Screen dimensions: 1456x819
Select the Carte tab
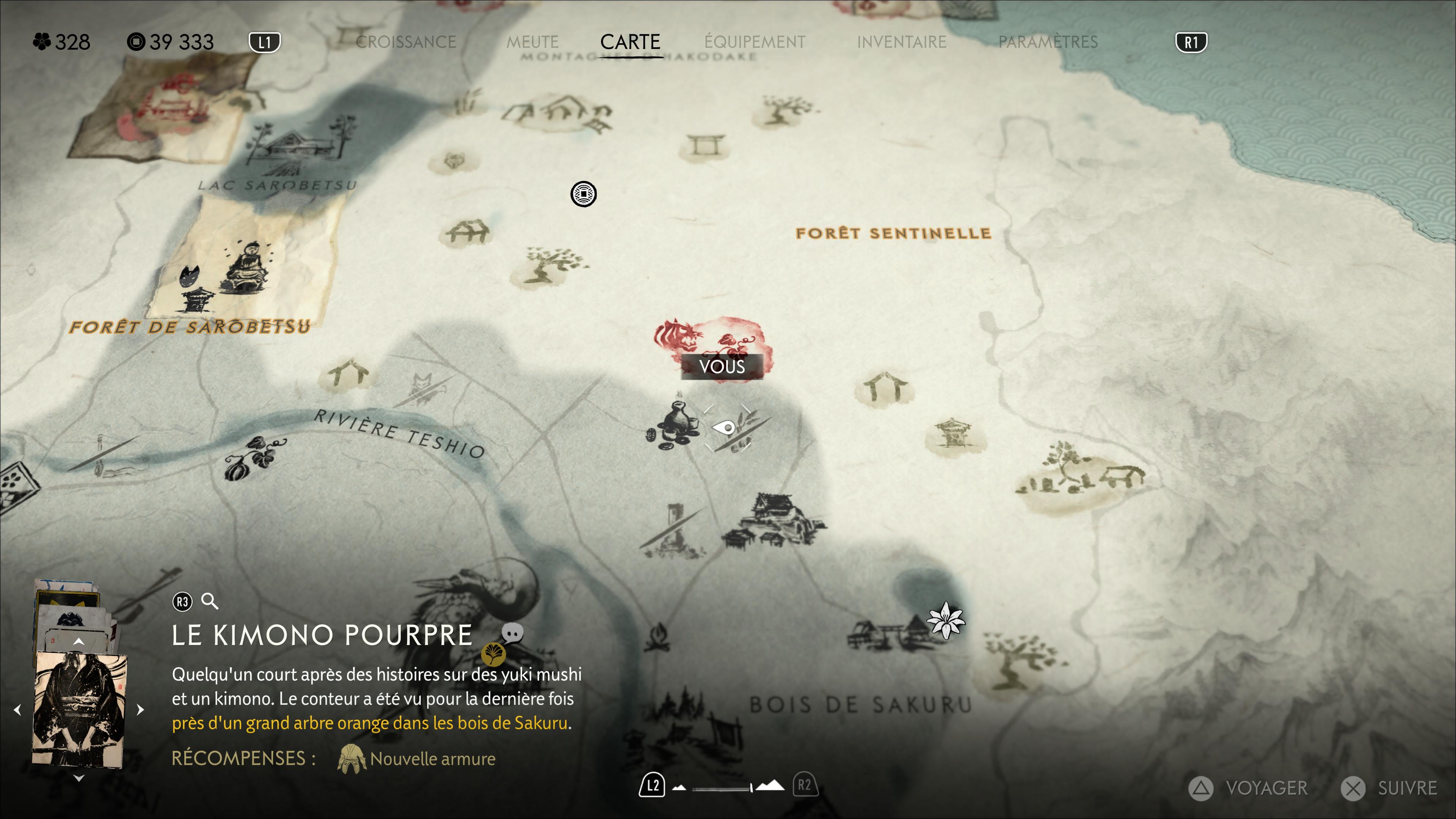coord(630,42)
